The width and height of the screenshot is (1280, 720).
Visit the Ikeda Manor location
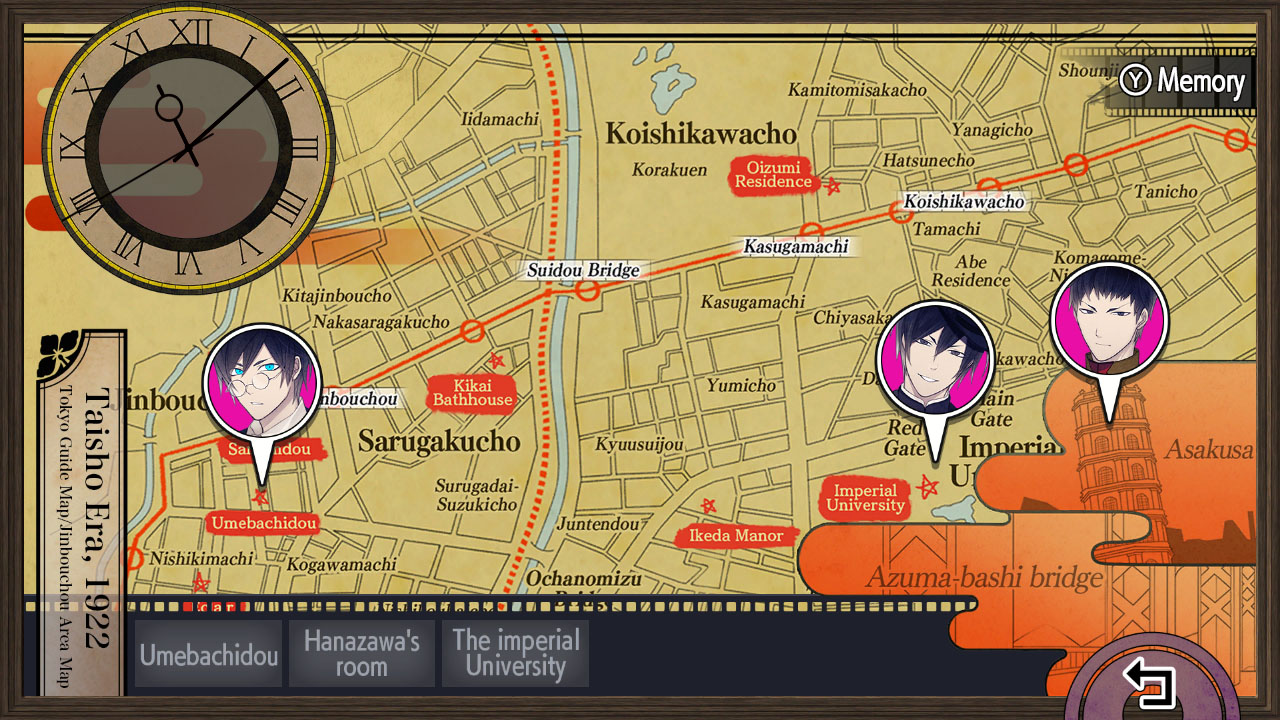(738, 536)
